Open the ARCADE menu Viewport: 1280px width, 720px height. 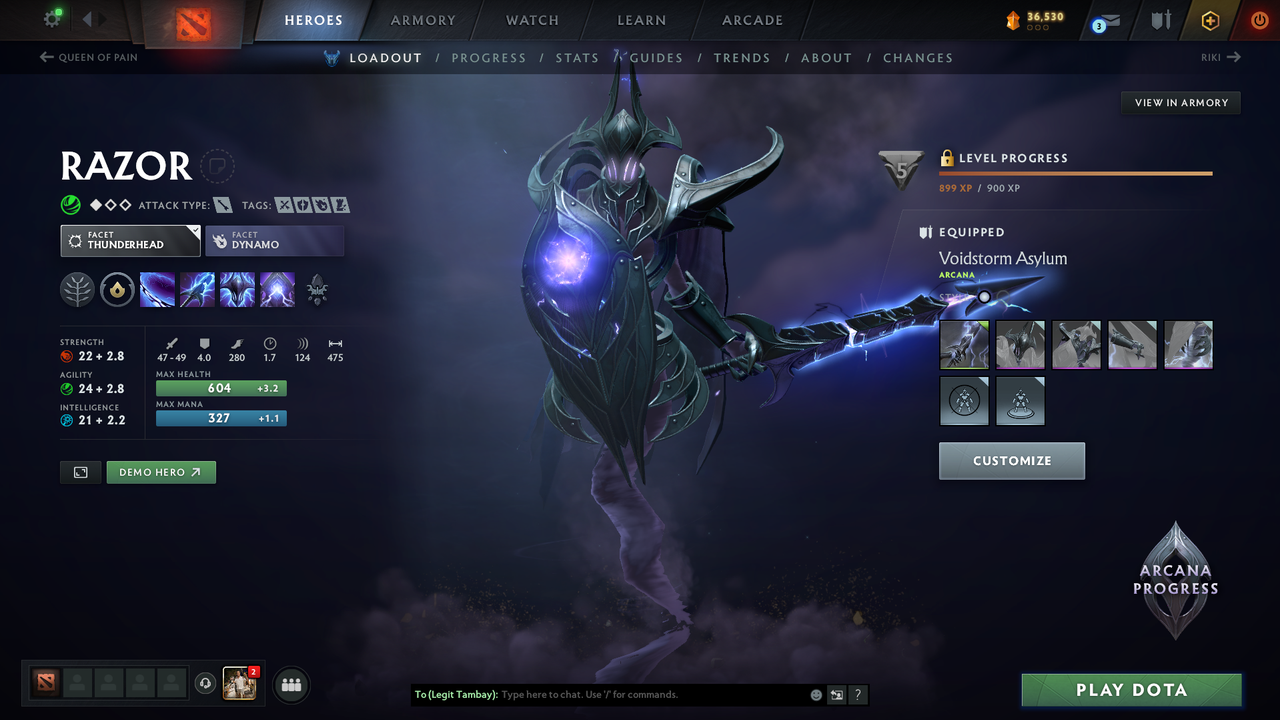(x=751, y=20)
